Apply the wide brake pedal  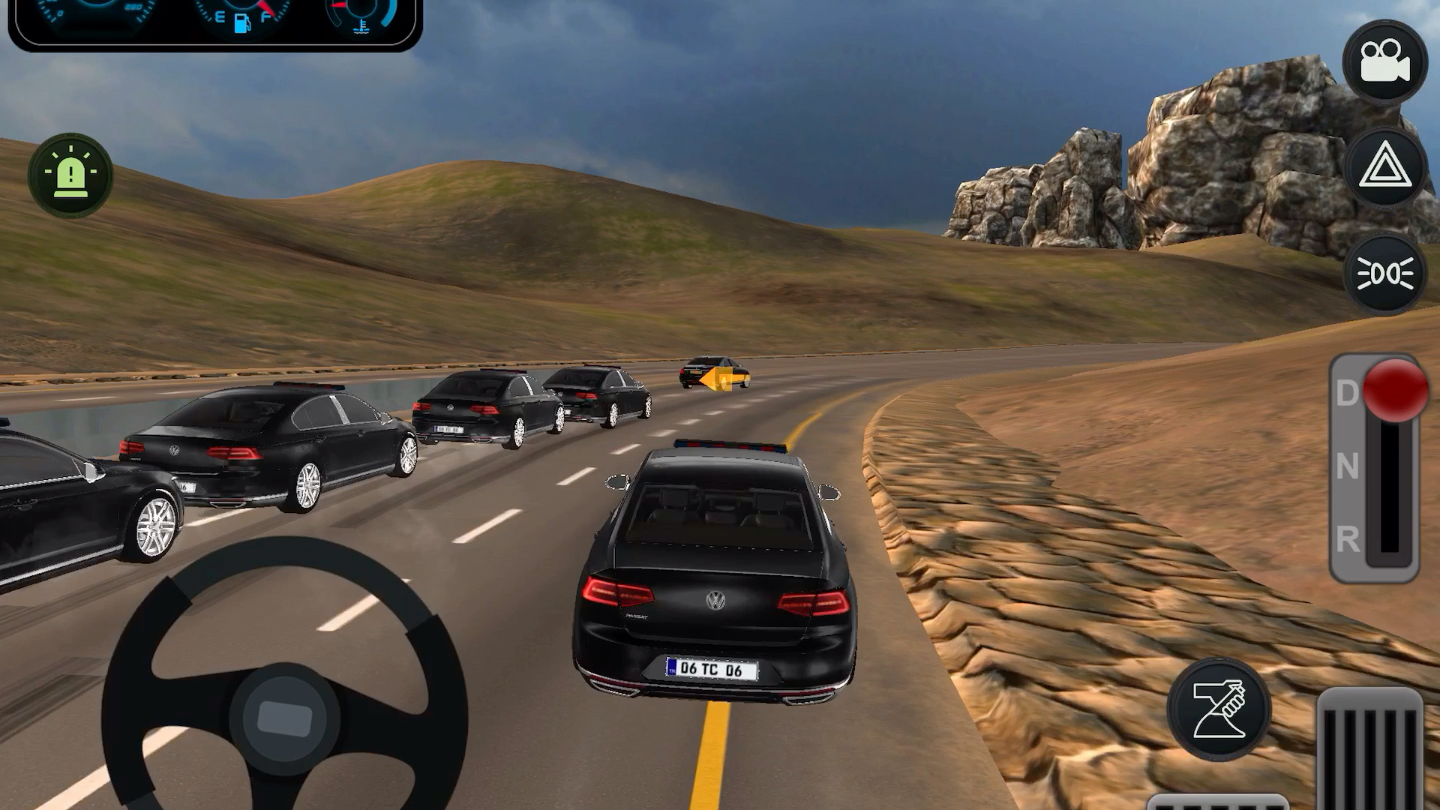(1216, 801)
